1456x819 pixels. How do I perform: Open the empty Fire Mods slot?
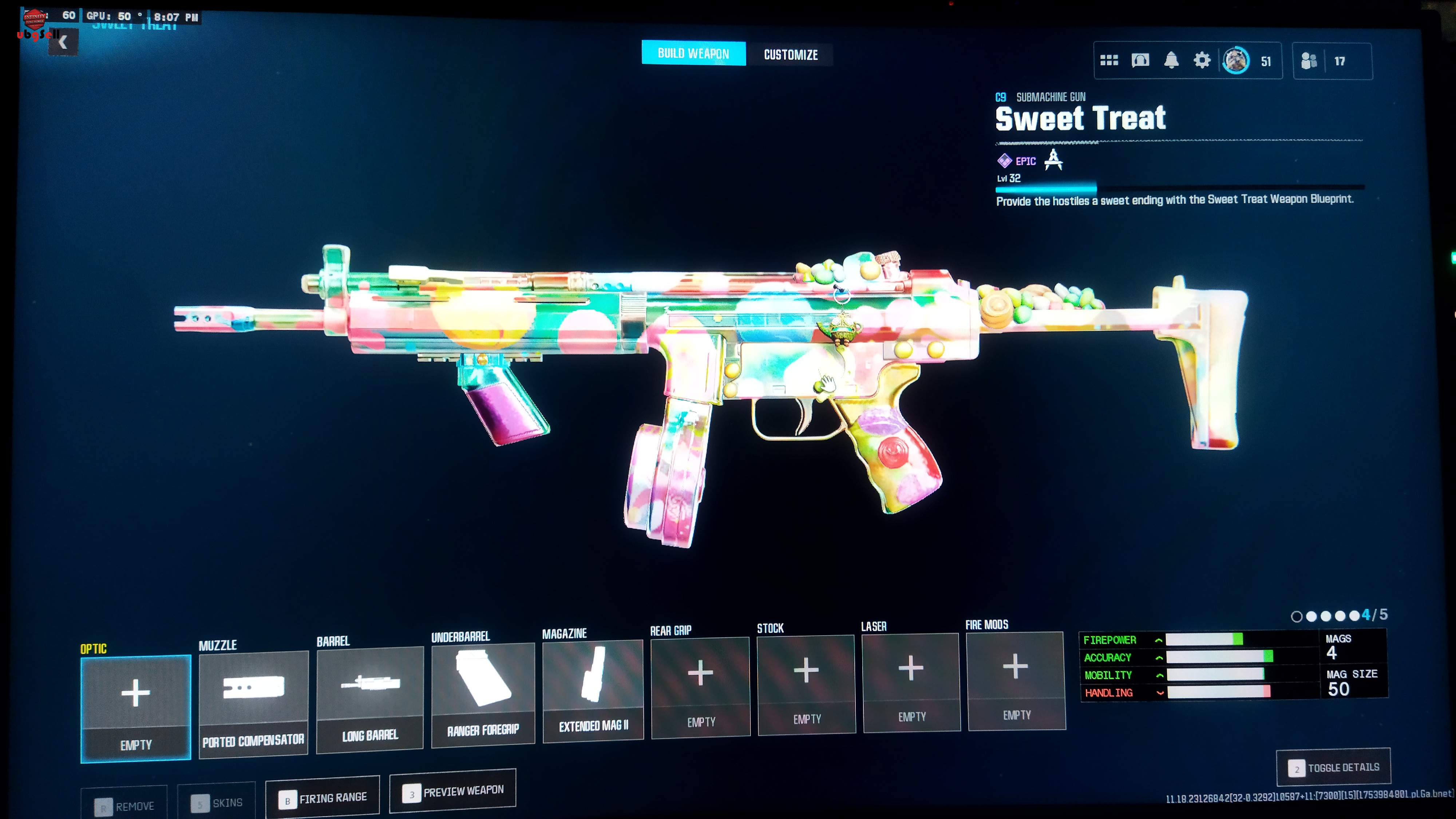1016,680
